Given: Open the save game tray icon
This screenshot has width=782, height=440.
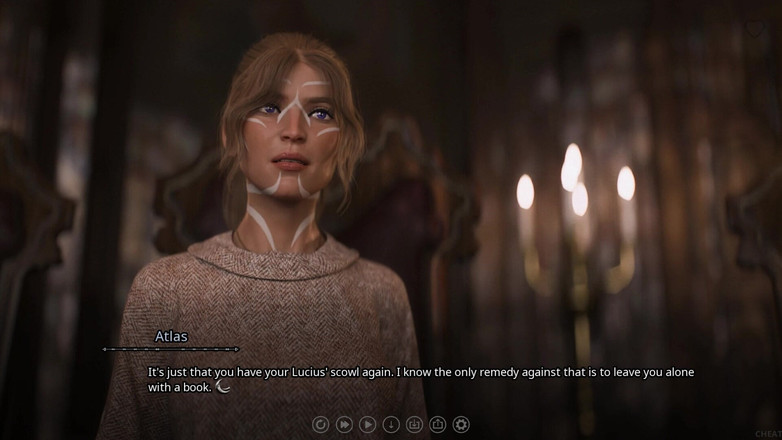Looking at the screenshot, I should (x=414, y=424).
